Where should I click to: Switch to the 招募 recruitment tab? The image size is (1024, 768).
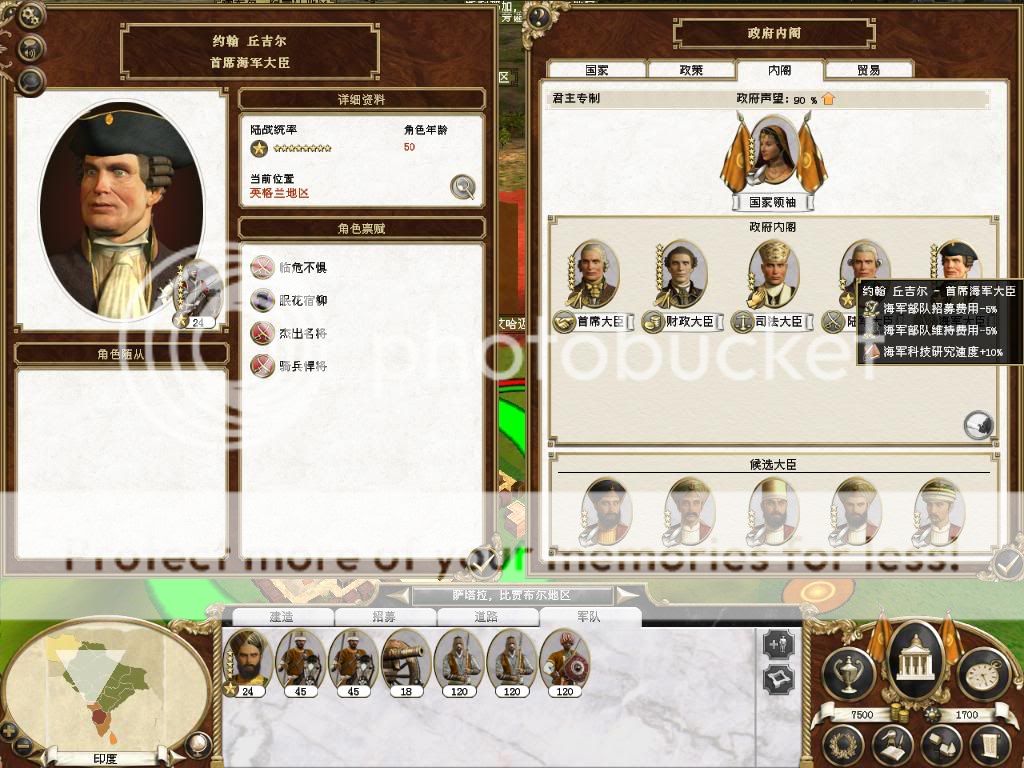384,617
